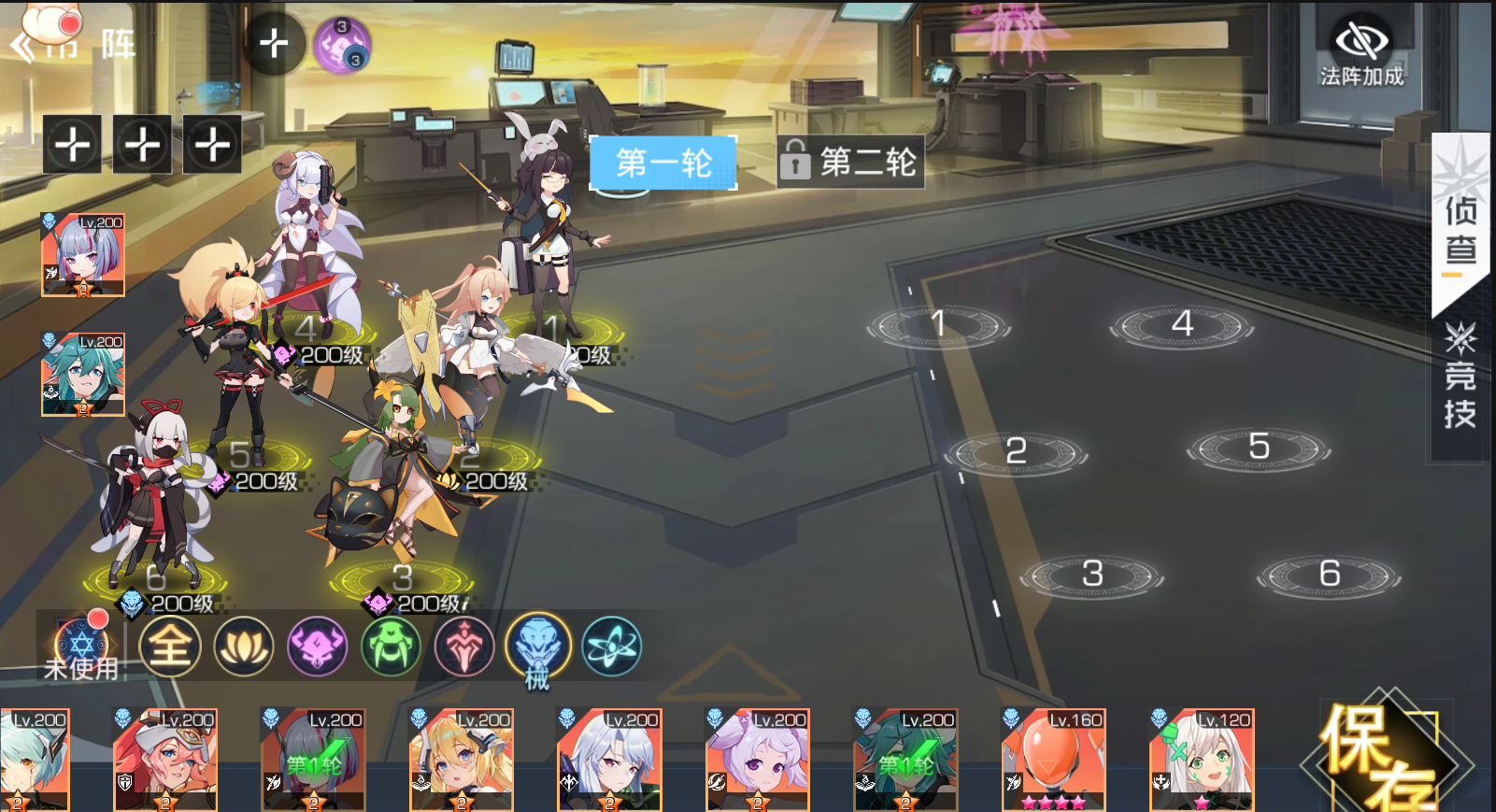Select the green insect faction filter icon
Image resolution: width=1496 pixels, height=812 pixels.
tap(392, 647)
